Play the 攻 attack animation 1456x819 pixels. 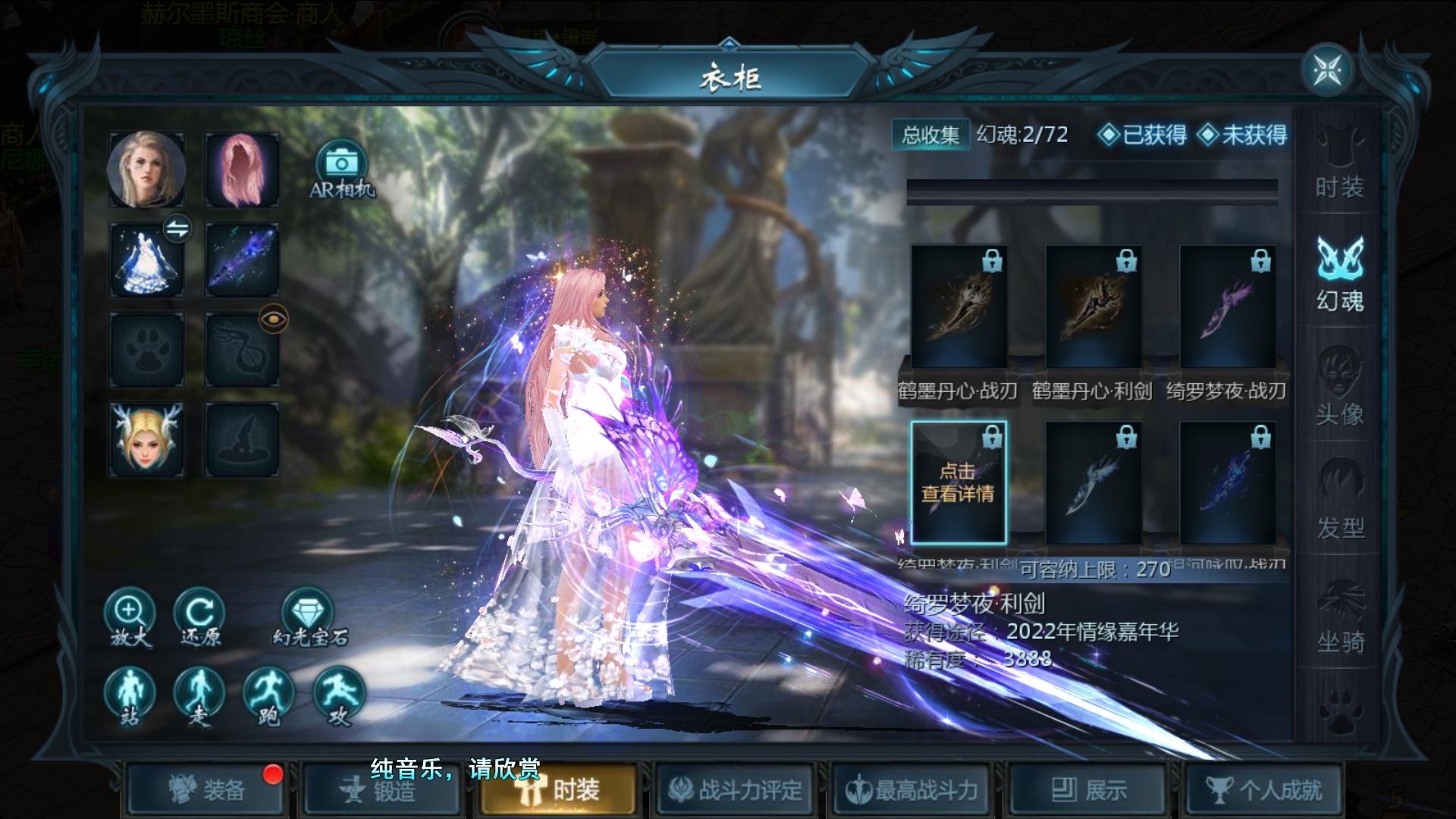click(339, 696)
